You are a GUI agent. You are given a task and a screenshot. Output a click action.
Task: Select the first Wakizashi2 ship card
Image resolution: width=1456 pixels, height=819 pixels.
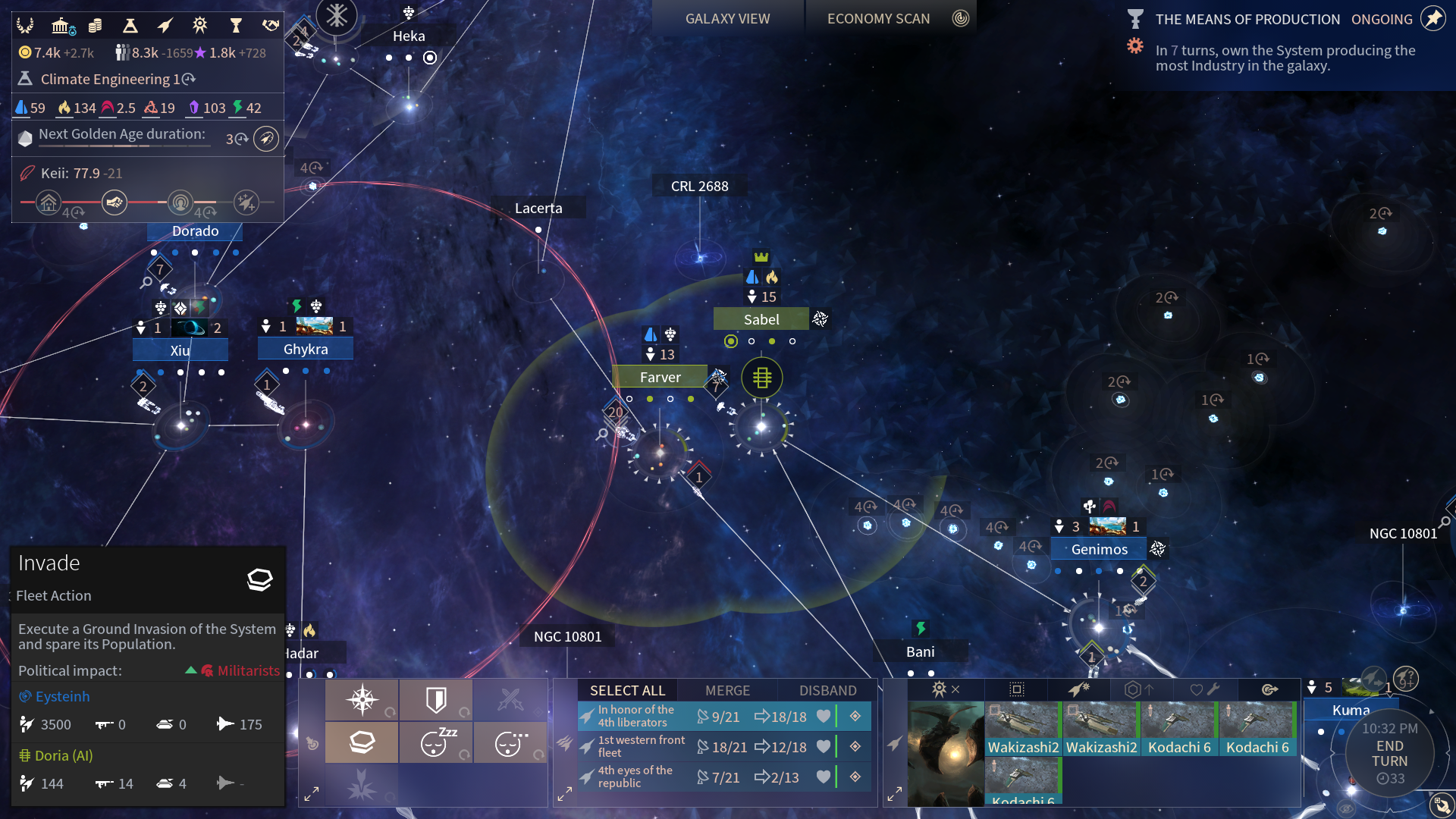tap(1023, 730)
